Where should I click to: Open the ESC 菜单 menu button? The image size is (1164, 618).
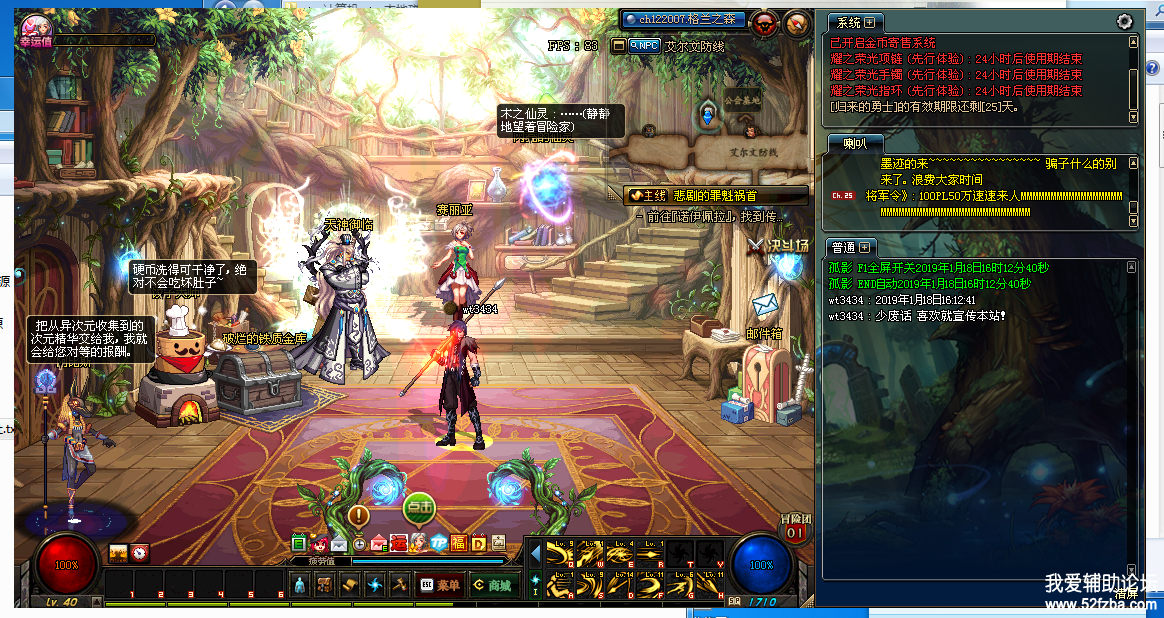(x=439, y=585)
